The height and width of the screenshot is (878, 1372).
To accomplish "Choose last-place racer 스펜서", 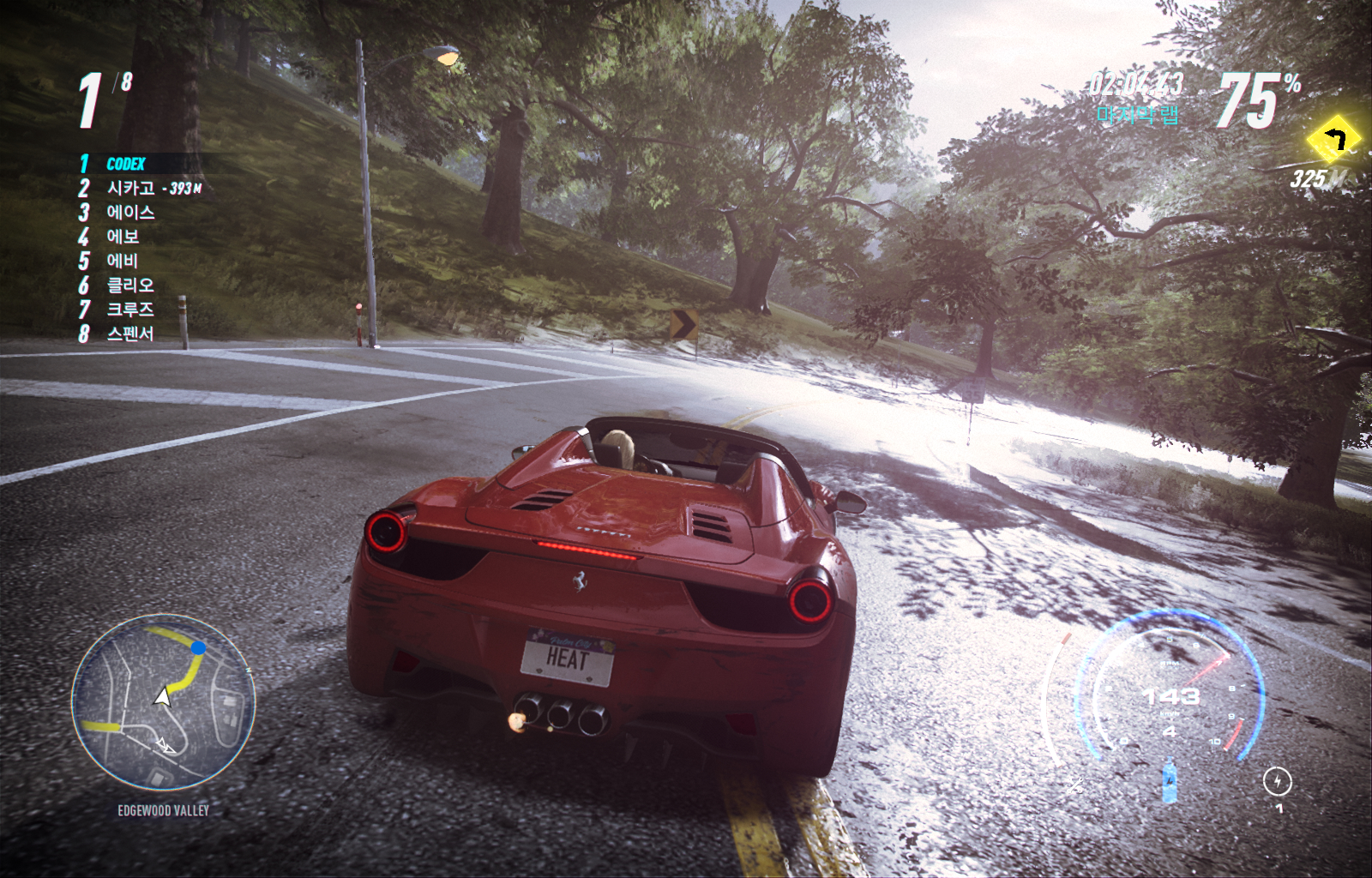I will point(130,334).
